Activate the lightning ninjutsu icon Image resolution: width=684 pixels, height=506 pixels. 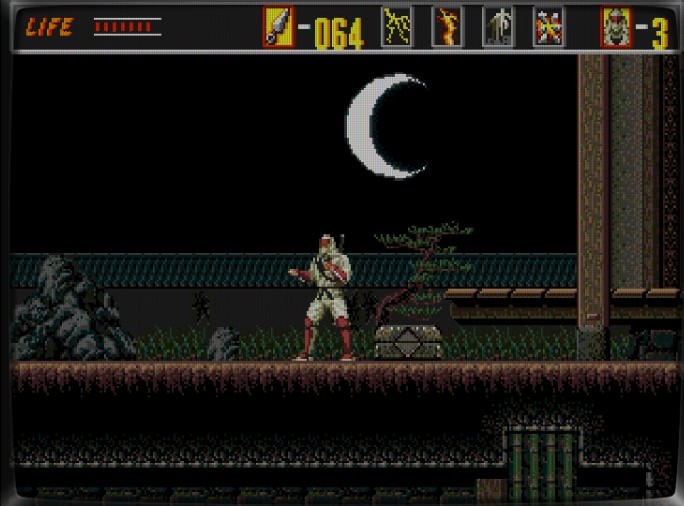pos(397,27)
